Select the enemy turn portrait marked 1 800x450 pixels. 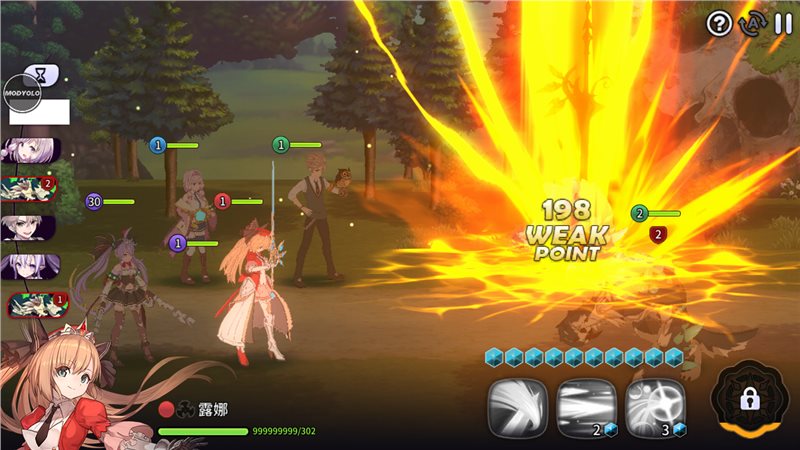click(30, 302)
